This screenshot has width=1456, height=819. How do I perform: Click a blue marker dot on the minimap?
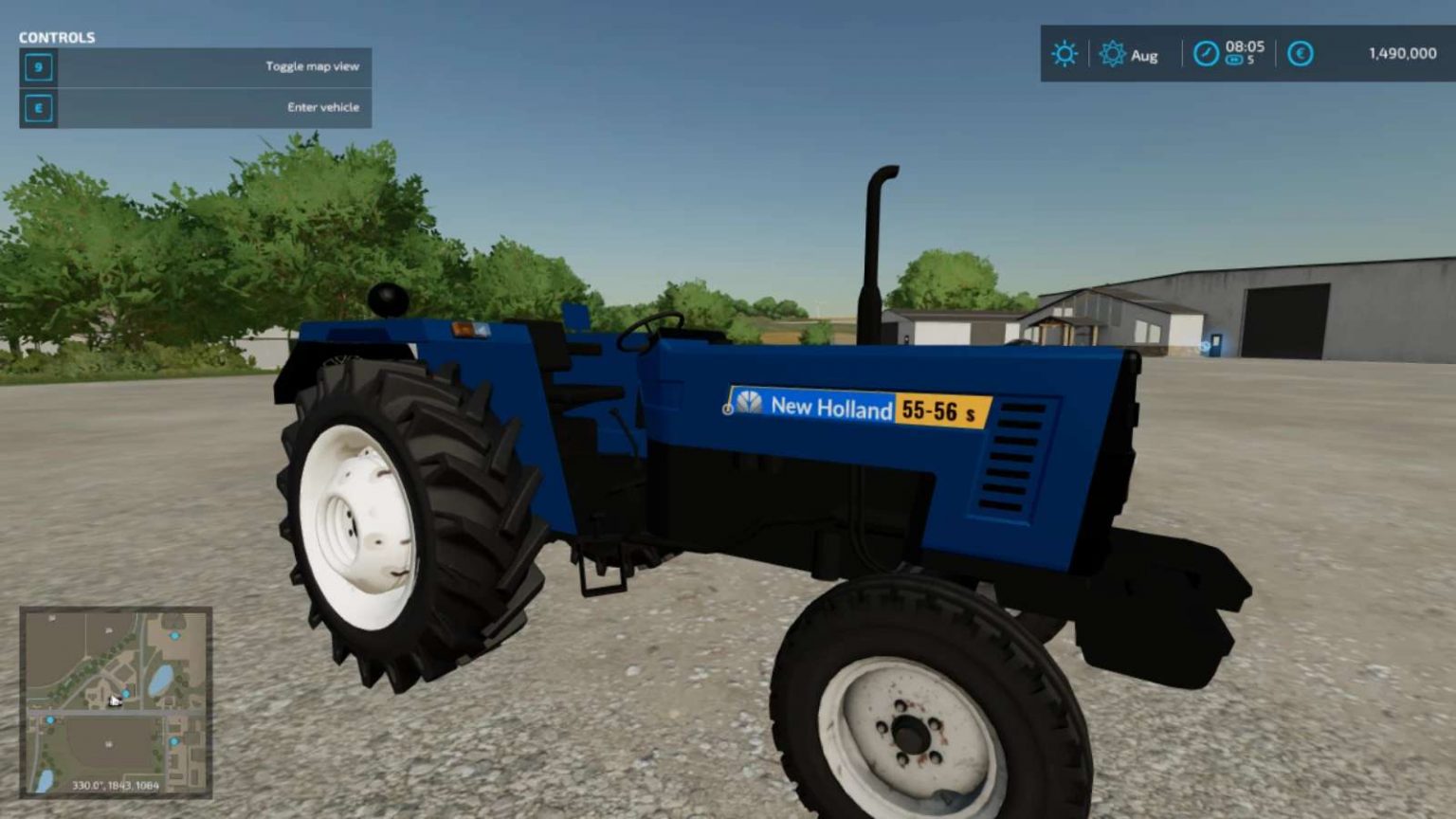tap(174, 636)
